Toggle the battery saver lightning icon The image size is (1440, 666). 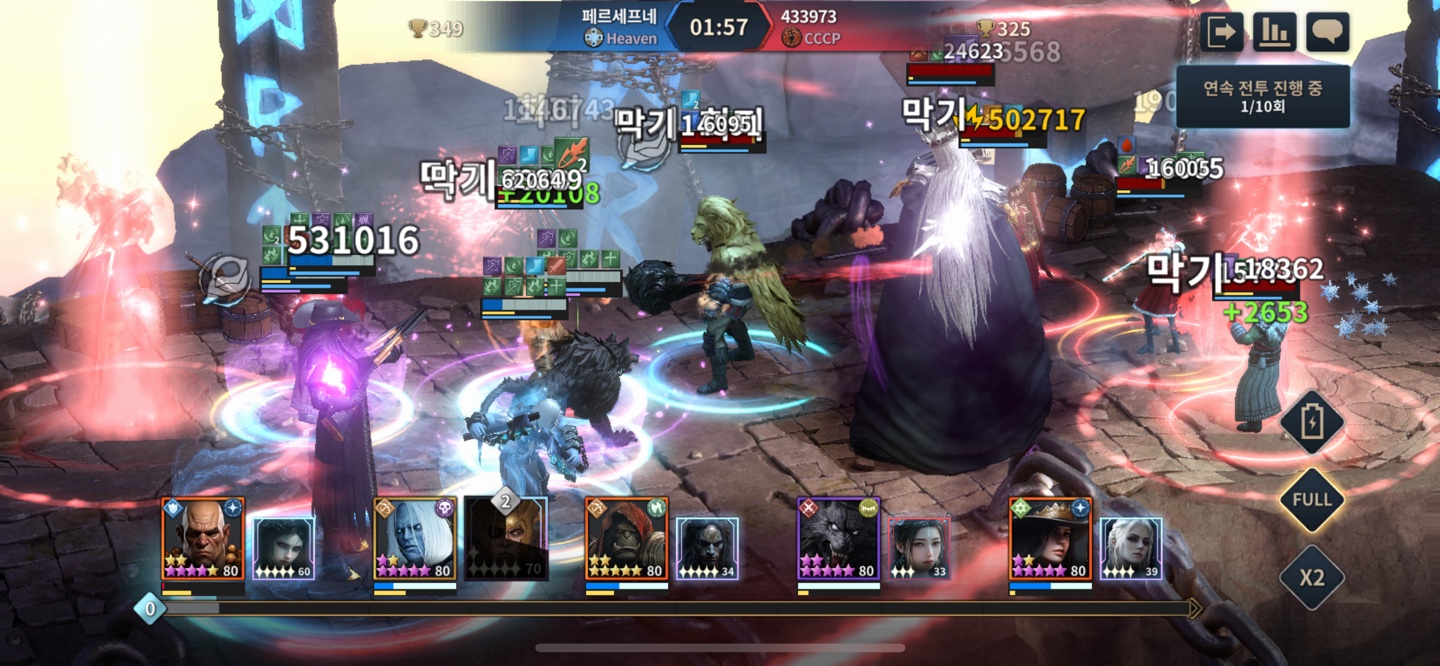[x=1311, y=423]
